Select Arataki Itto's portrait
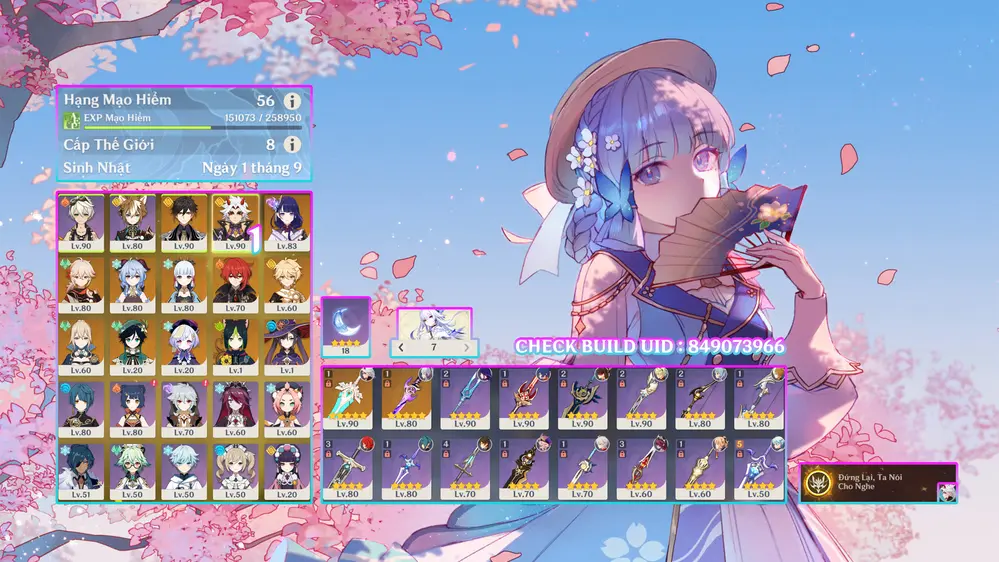999x562 pixels. [236, 222]
